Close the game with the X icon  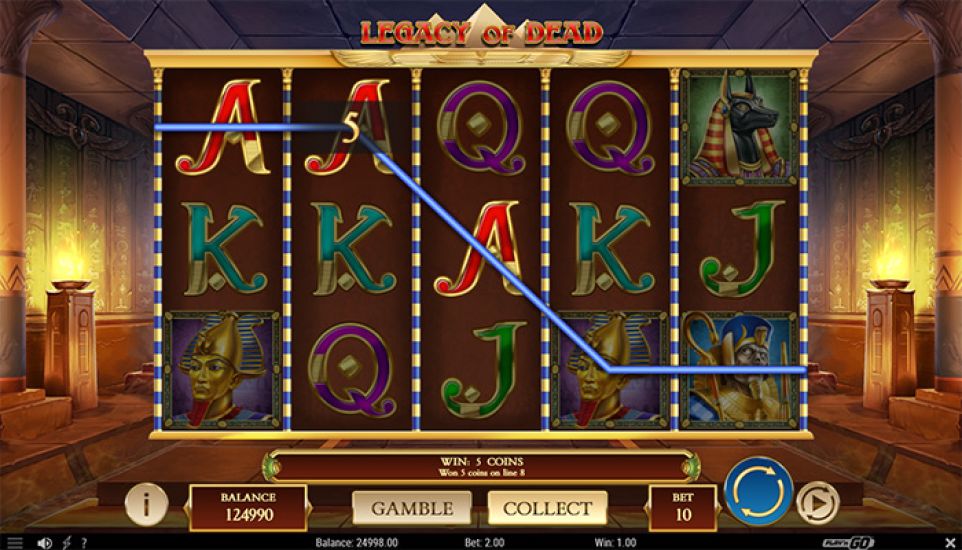click(x=948, y=542)
